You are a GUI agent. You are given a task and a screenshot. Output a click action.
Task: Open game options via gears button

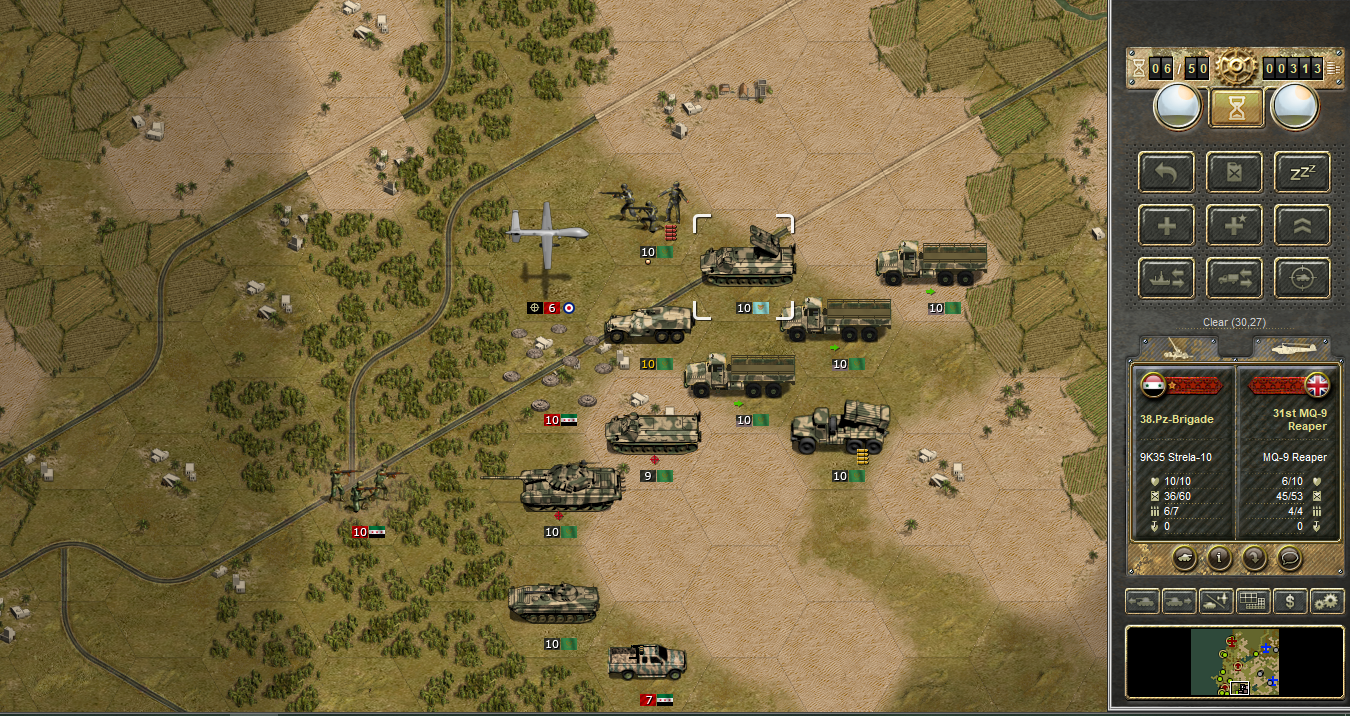1327,601
